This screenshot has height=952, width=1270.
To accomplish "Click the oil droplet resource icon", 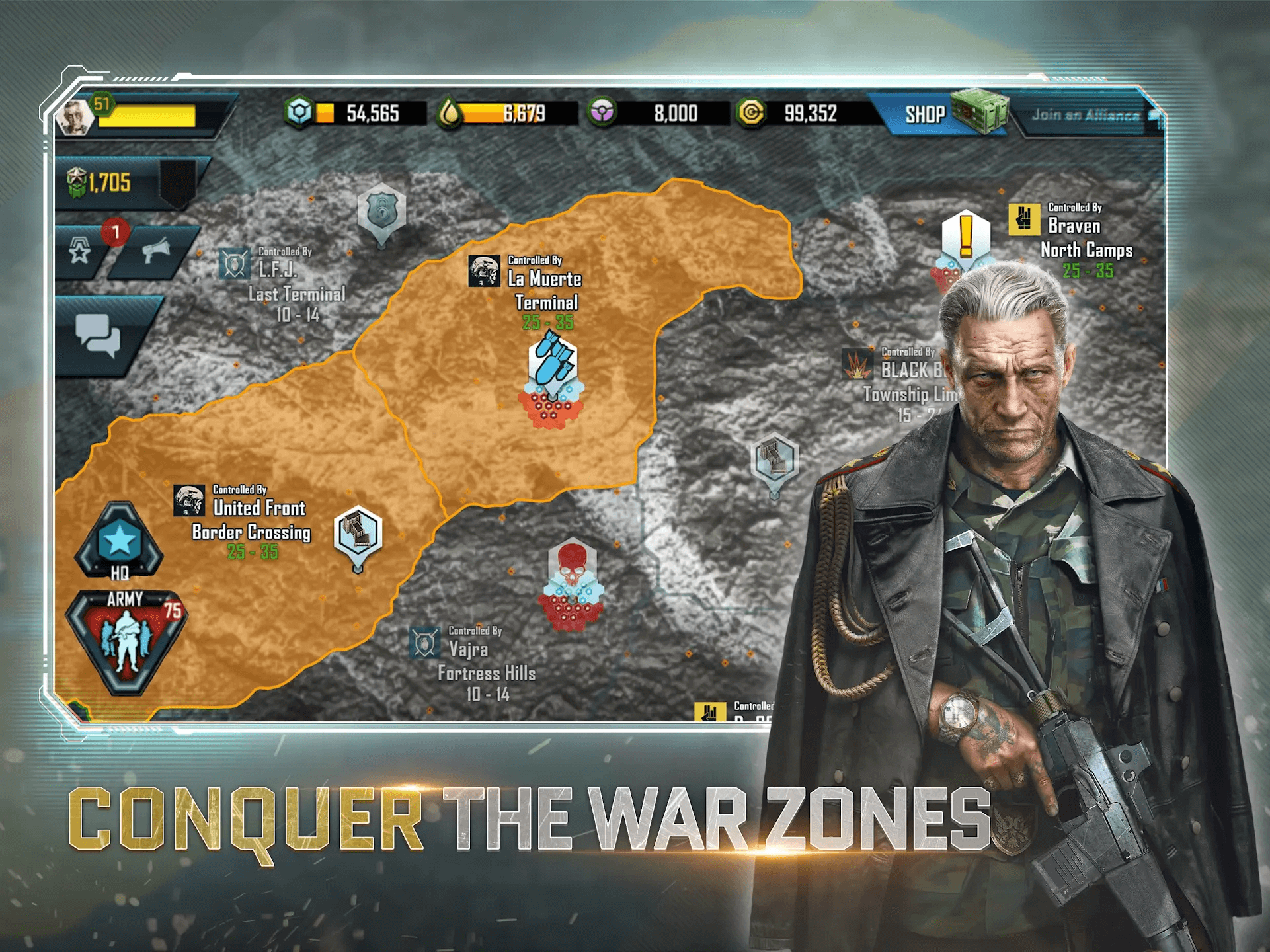I will click(452, 114).
